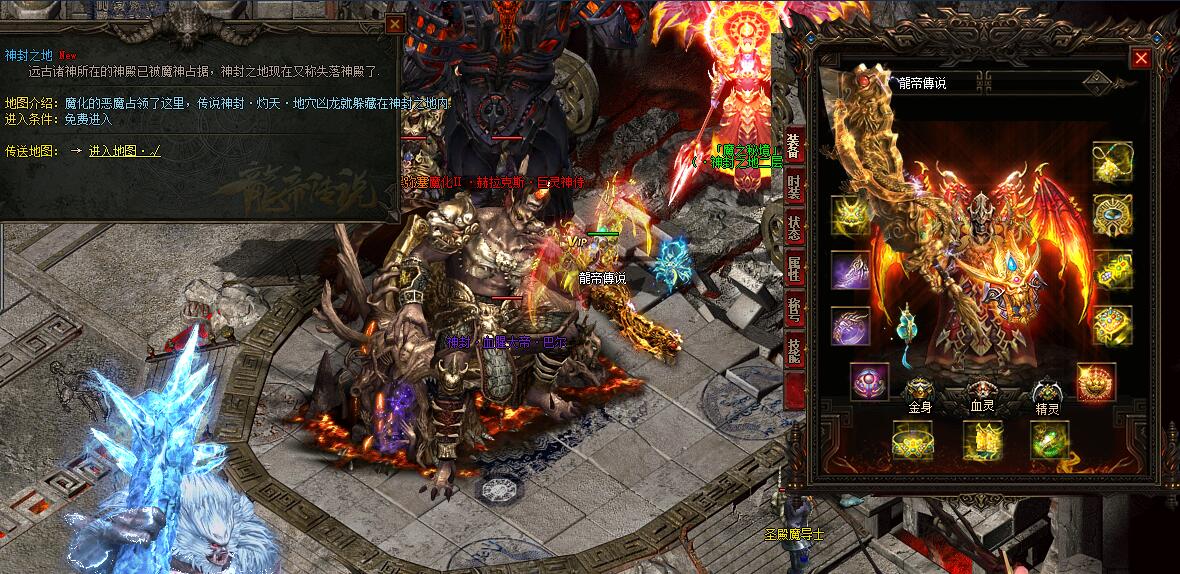Click the gold mask with teal gem
1180x574 pixels.
click(x=1112, y=215)
